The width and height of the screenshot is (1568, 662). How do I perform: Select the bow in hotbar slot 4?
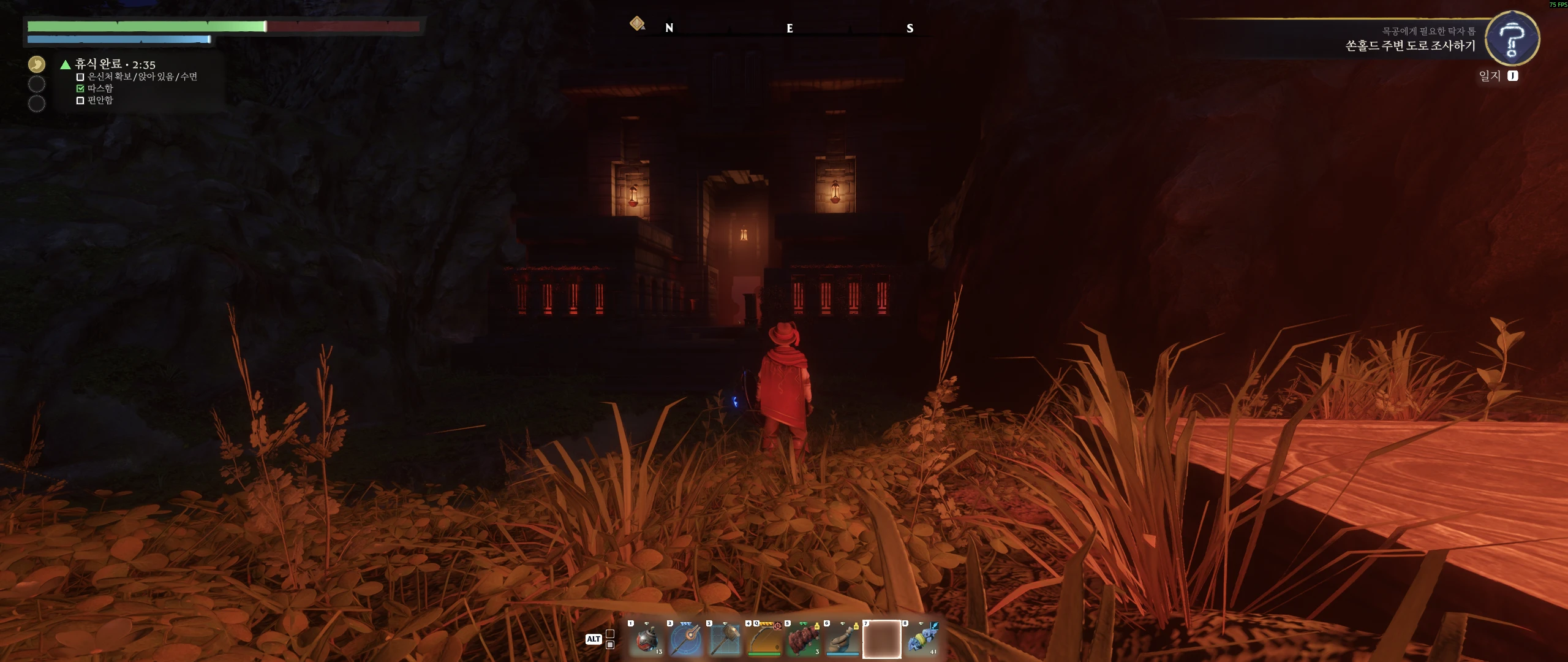coord(764,639)
